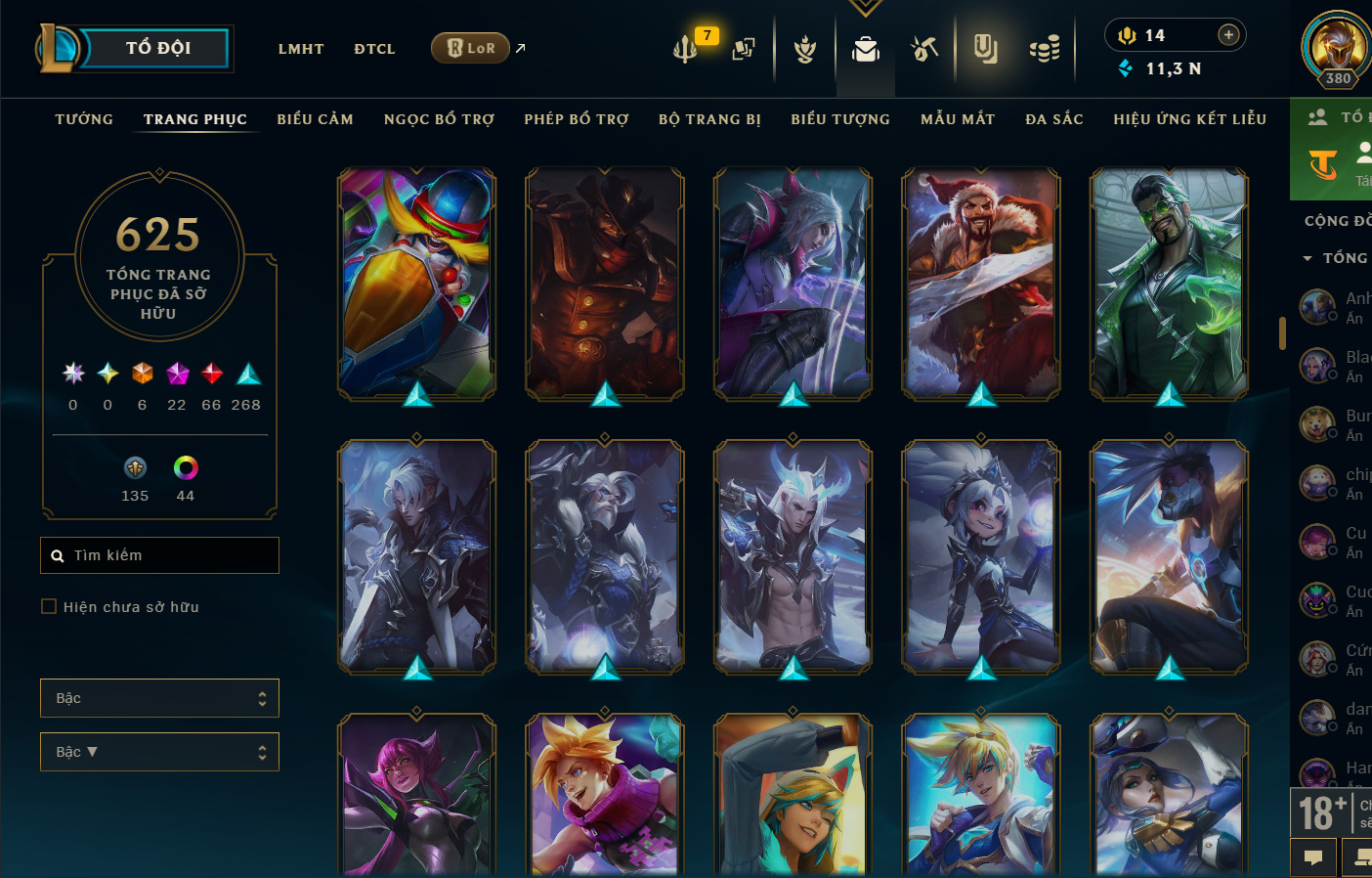The width and height of the screenshot is (1372, 878).
Task: Open the Bậc ▼ sort dropdown
Action: [x=159, y=752]
